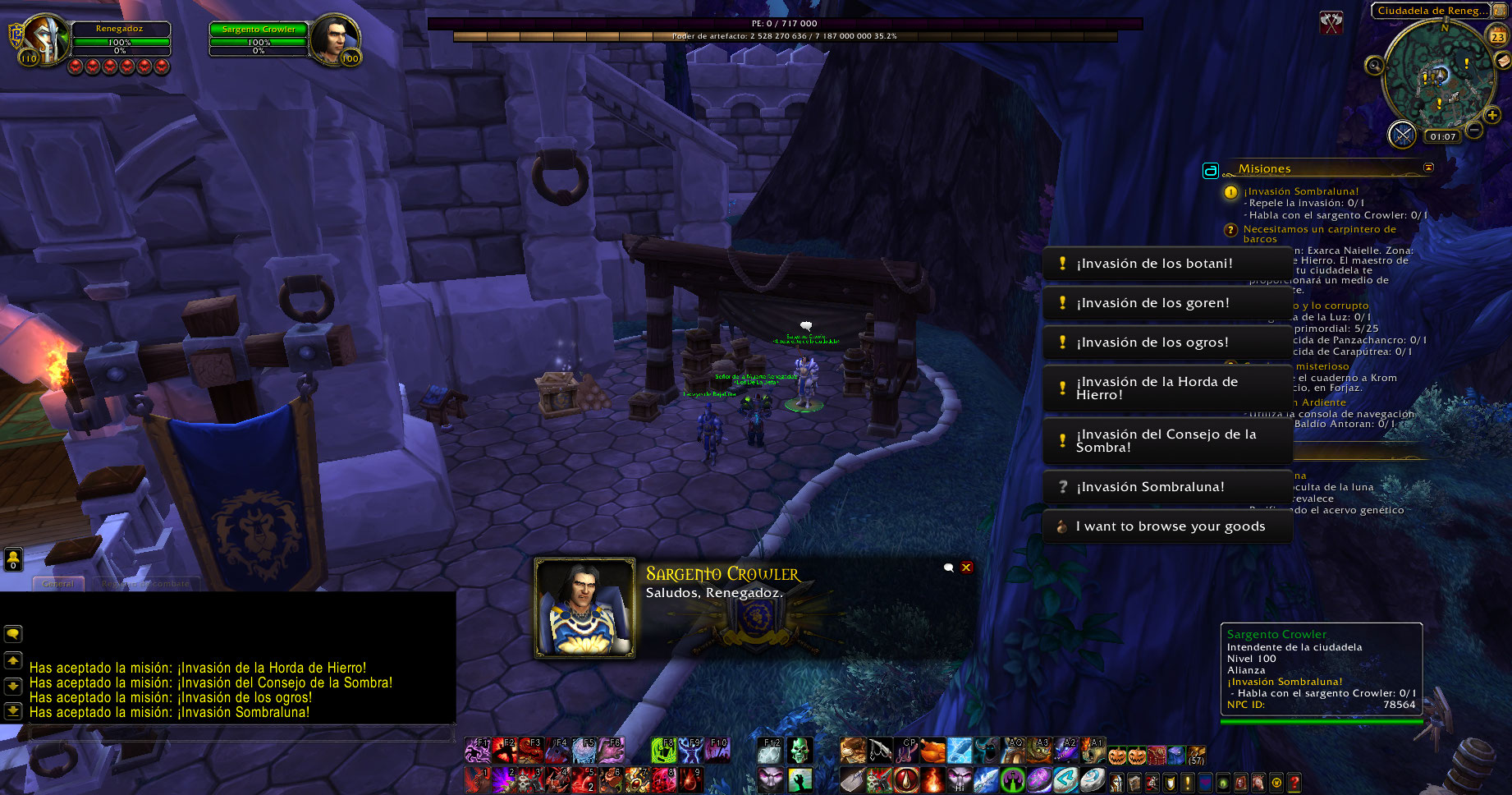
Task: Close the Sargento Crowler dialogue window
Action: coord(966,568)
